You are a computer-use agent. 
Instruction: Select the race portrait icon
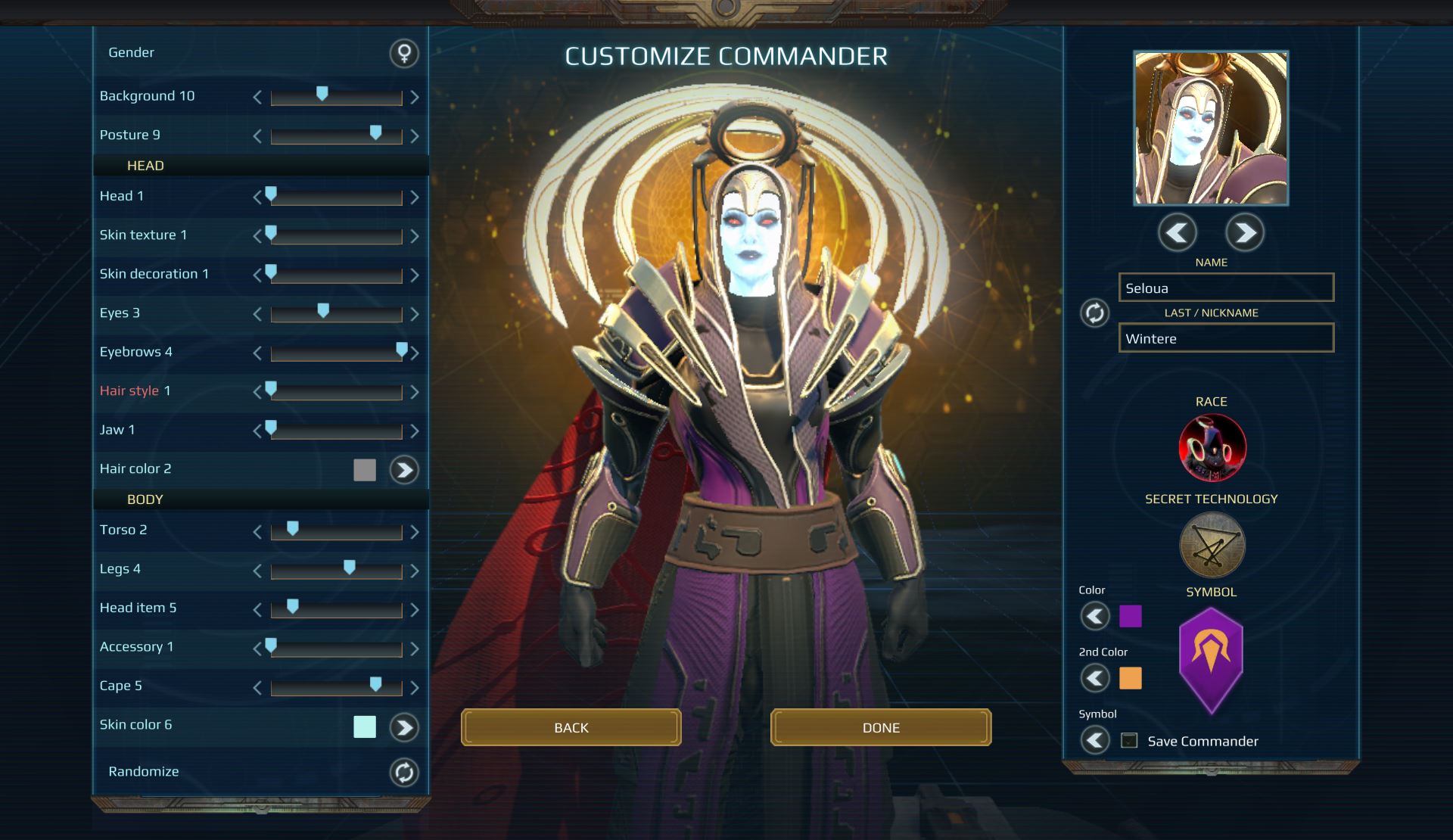point(1211,447)
